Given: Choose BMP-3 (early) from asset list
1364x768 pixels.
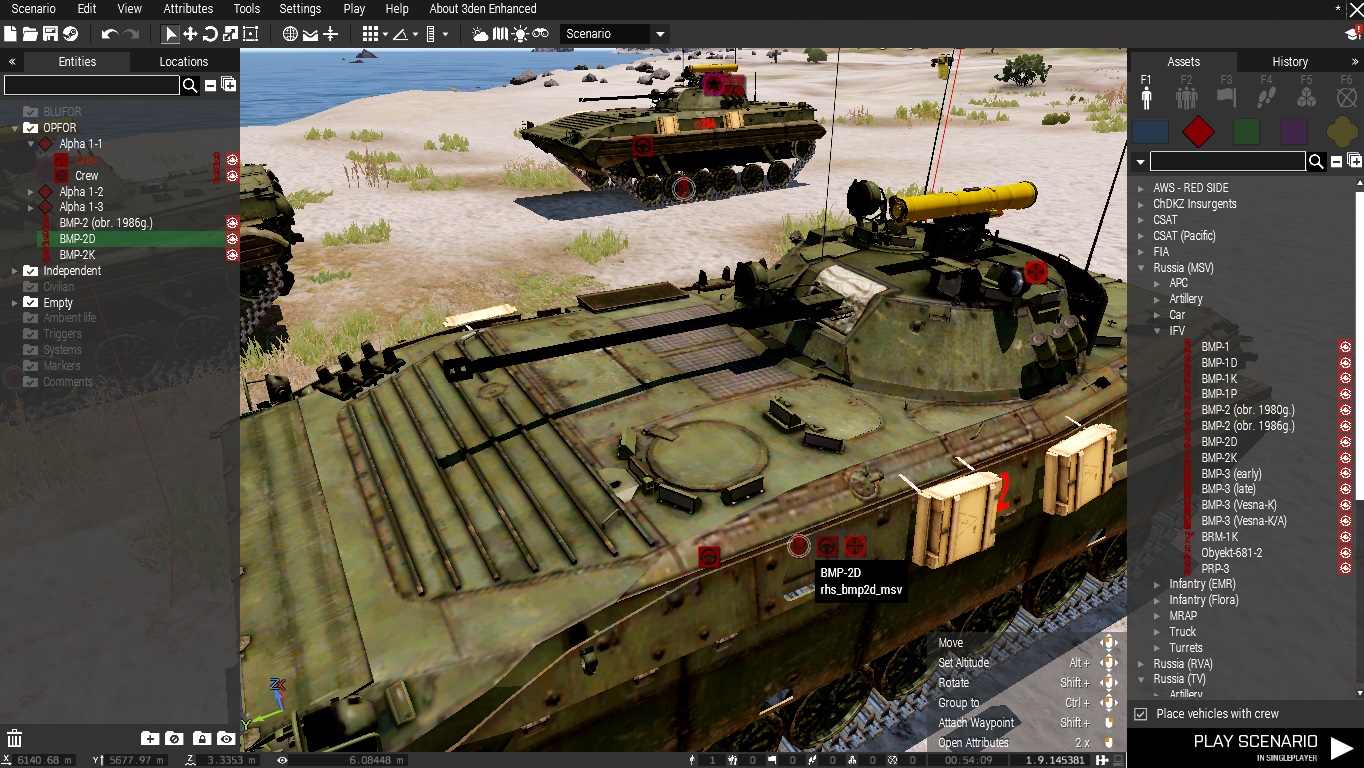Looking at the screenshot, I should click(1231, 474).
